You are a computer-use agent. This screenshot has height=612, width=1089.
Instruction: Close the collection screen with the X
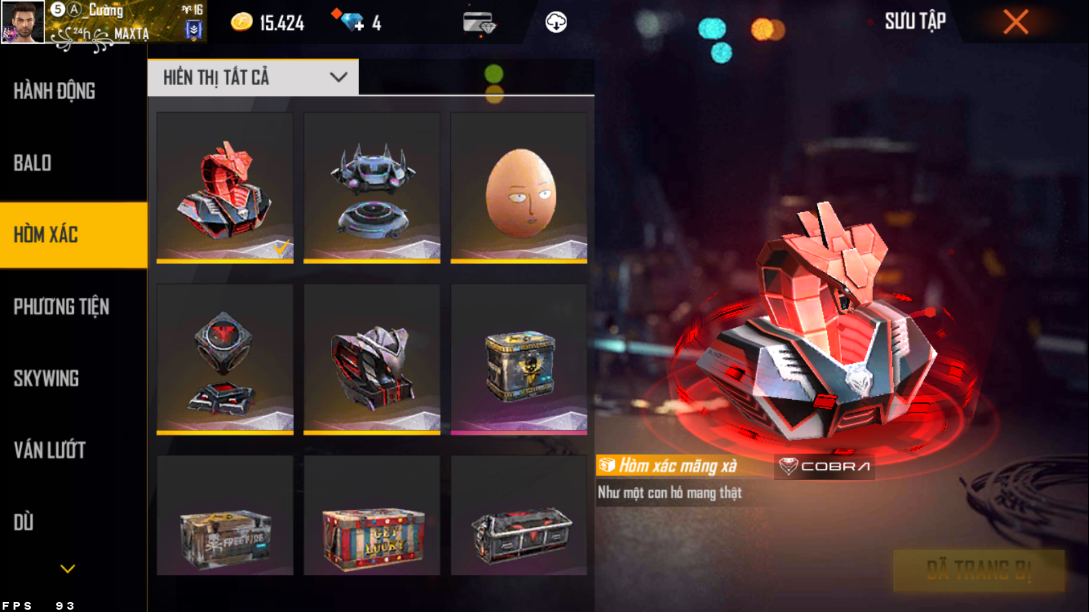pyautogui.click(x=1015, y=22)
